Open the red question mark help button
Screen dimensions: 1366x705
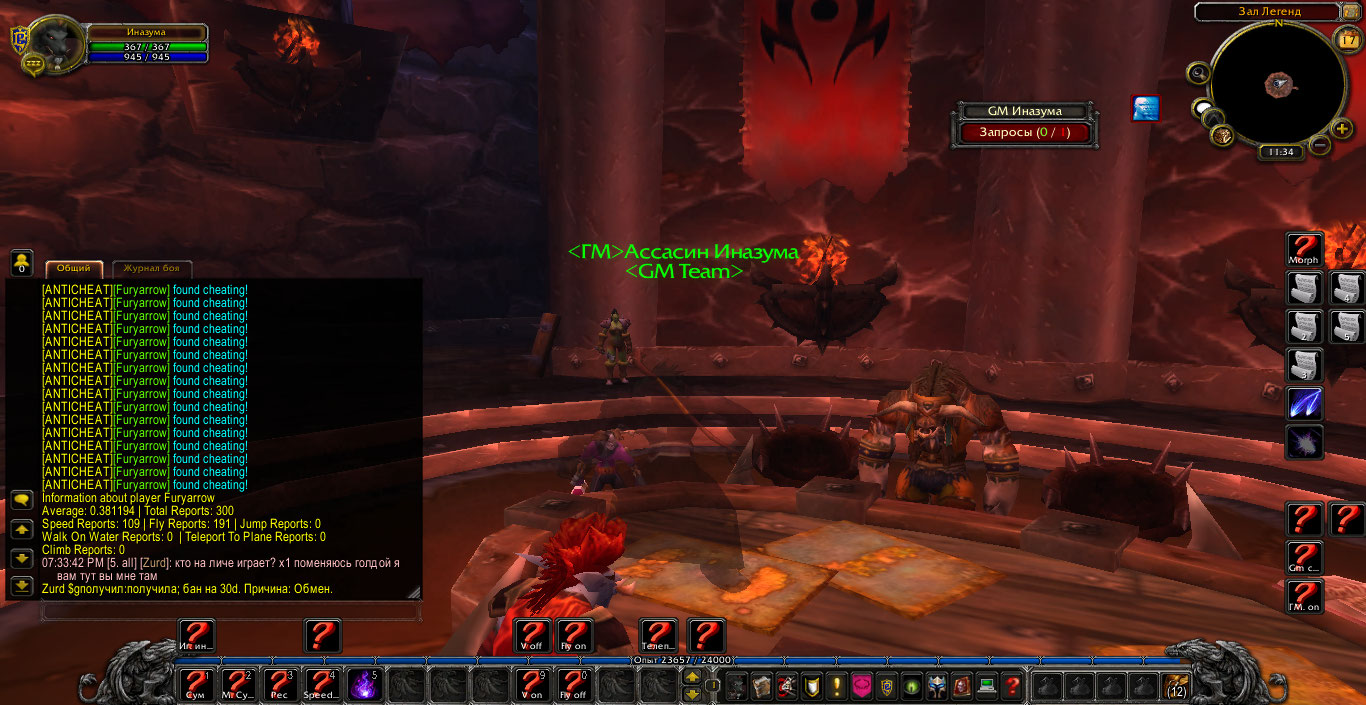click(1012, 687)
